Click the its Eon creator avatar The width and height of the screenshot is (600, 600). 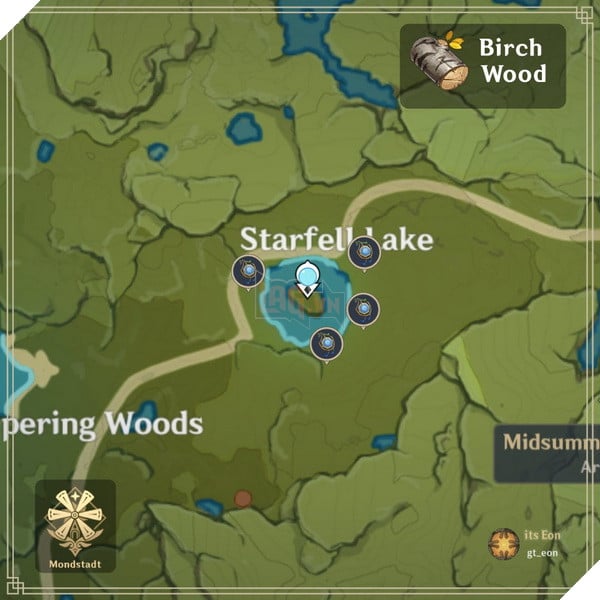[x=503, y=543]
